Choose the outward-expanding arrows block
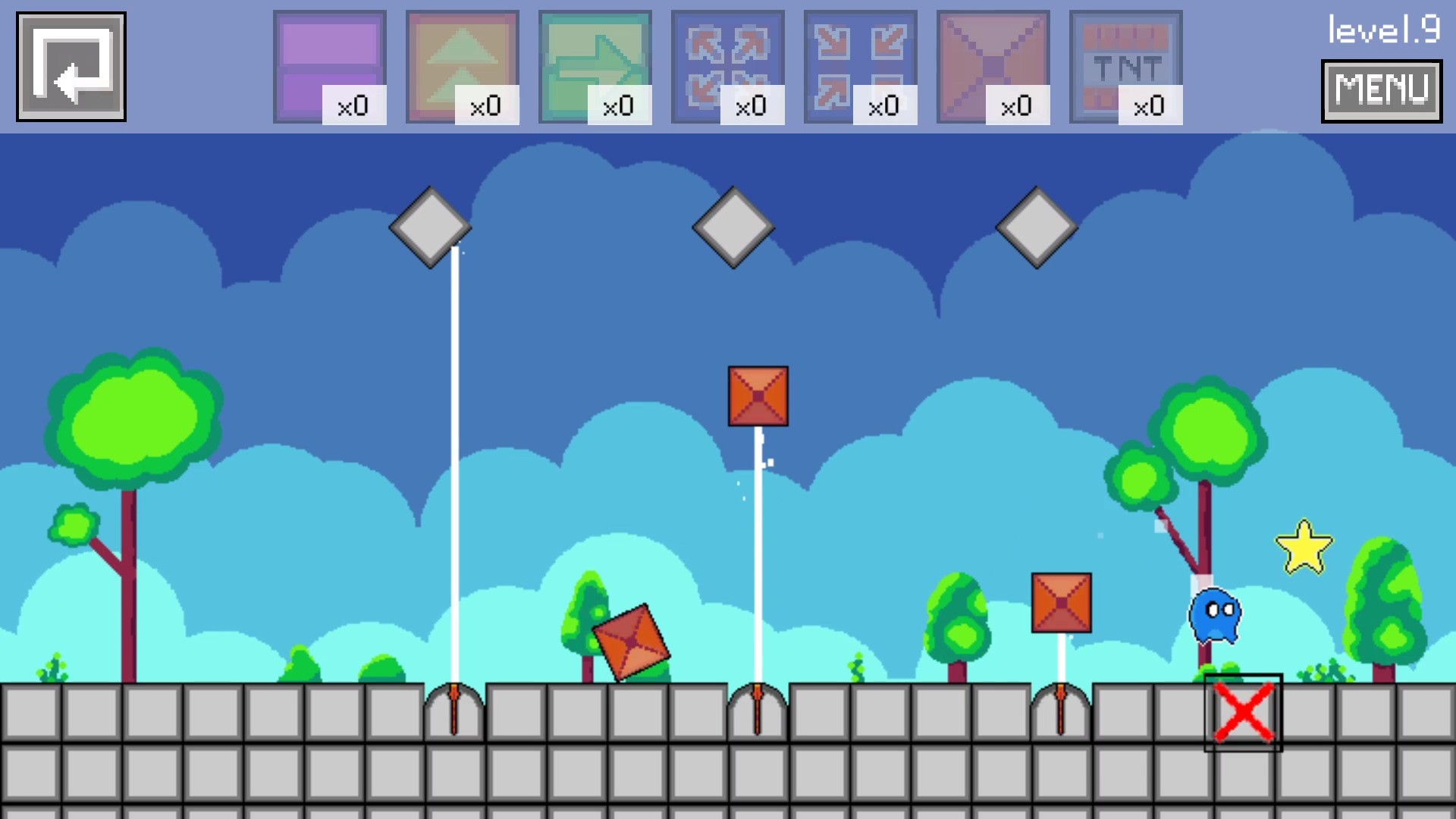This screenshot has height=819, width=1456. pyautogui.click(x=729, y=64)
